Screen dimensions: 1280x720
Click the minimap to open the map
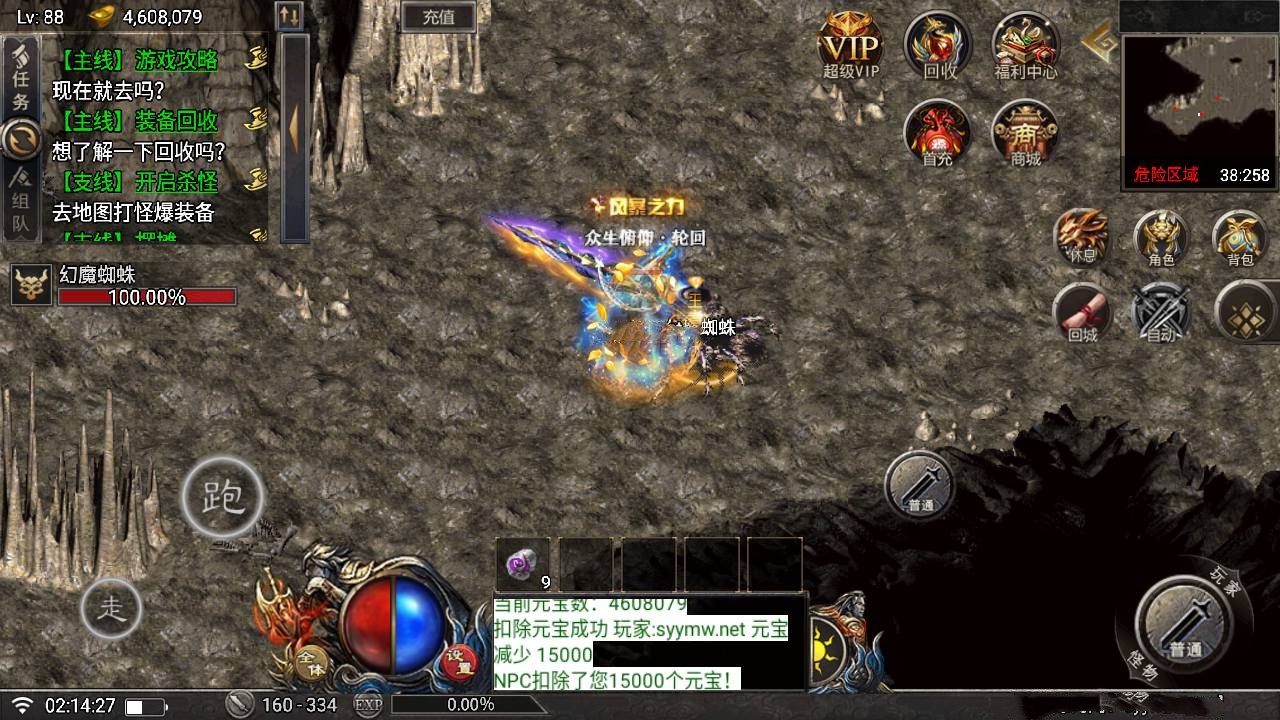tap(1198, 102)
